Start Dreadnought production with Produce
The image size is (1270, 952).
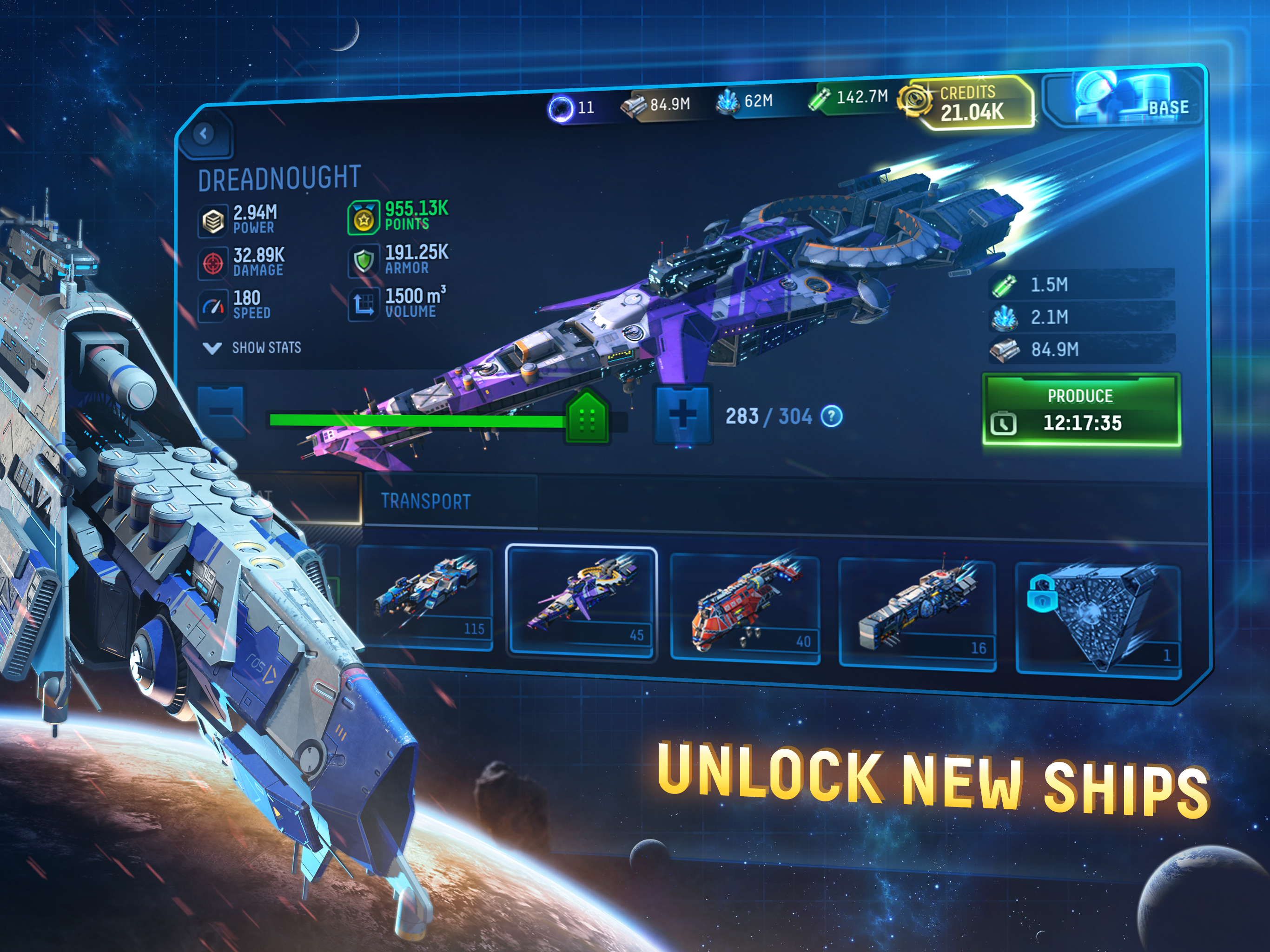click(x=1081, y=410)
